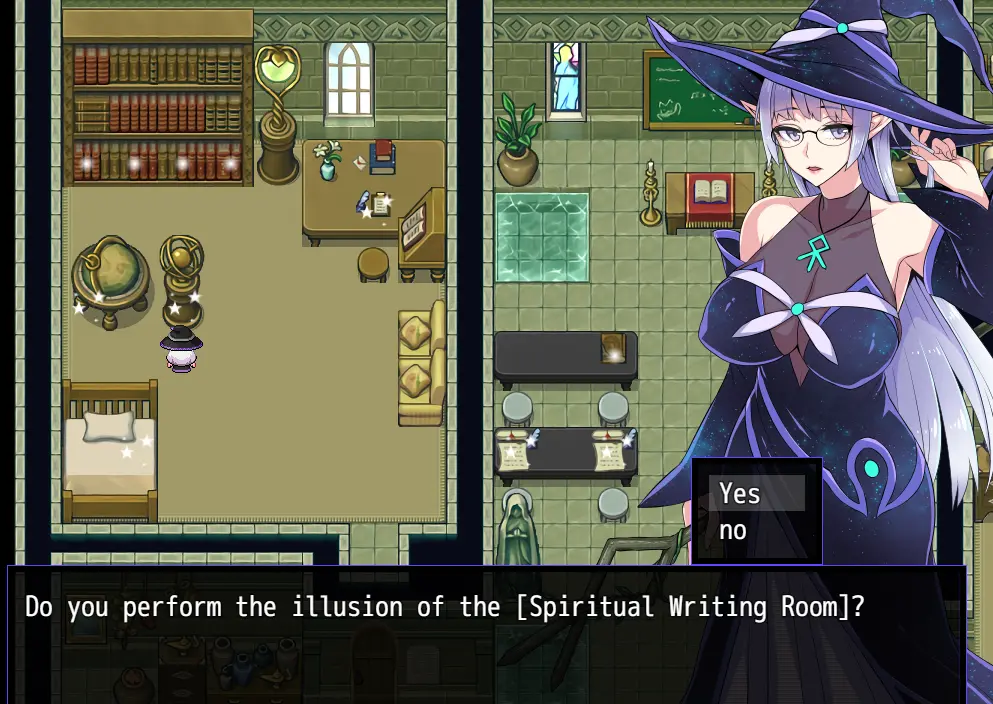993x704 pixels.
Task: Advance the Spiritual Writing Room dialogue box
Action: pyautogui.click(x=486, y=634)
